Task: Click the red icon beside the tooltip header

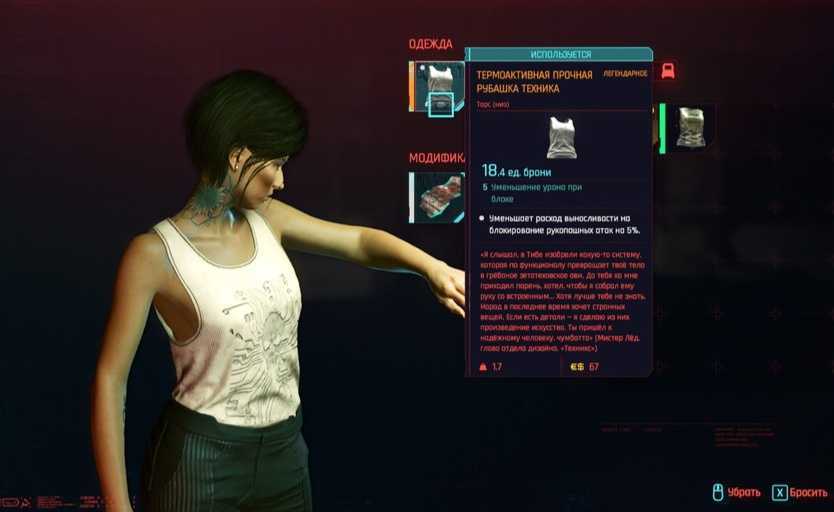Action: pyautogui.click(x=668, y=71)
